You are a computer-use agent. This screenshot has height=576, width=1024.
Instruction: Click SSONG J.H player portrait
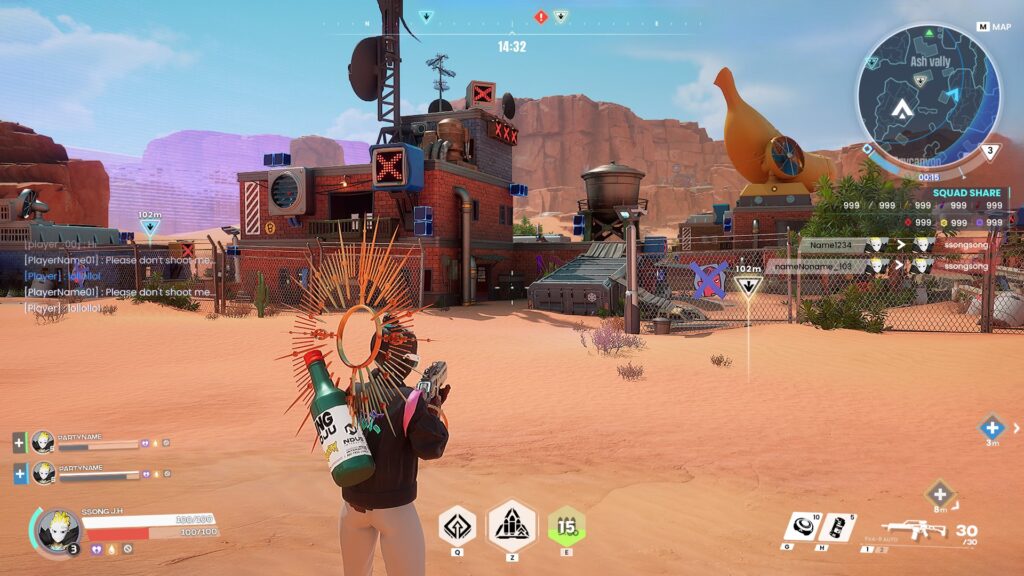click(x=56, y=530)
